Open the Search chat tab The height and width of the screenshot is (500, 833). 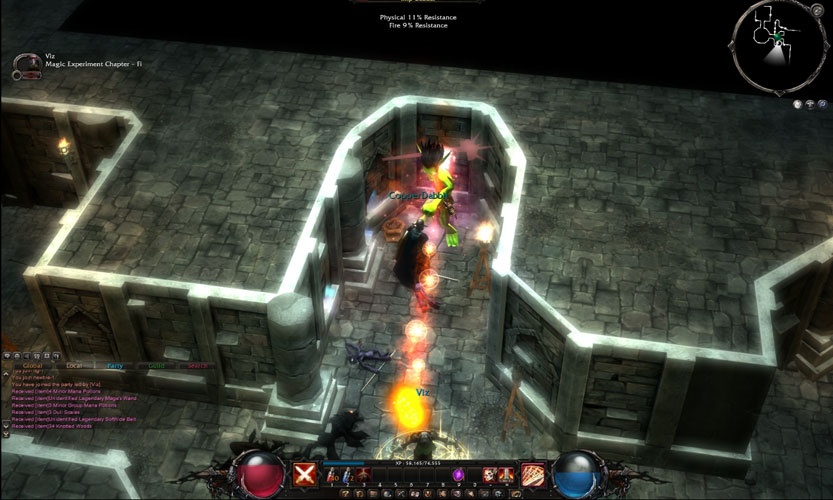click(197, 365)
